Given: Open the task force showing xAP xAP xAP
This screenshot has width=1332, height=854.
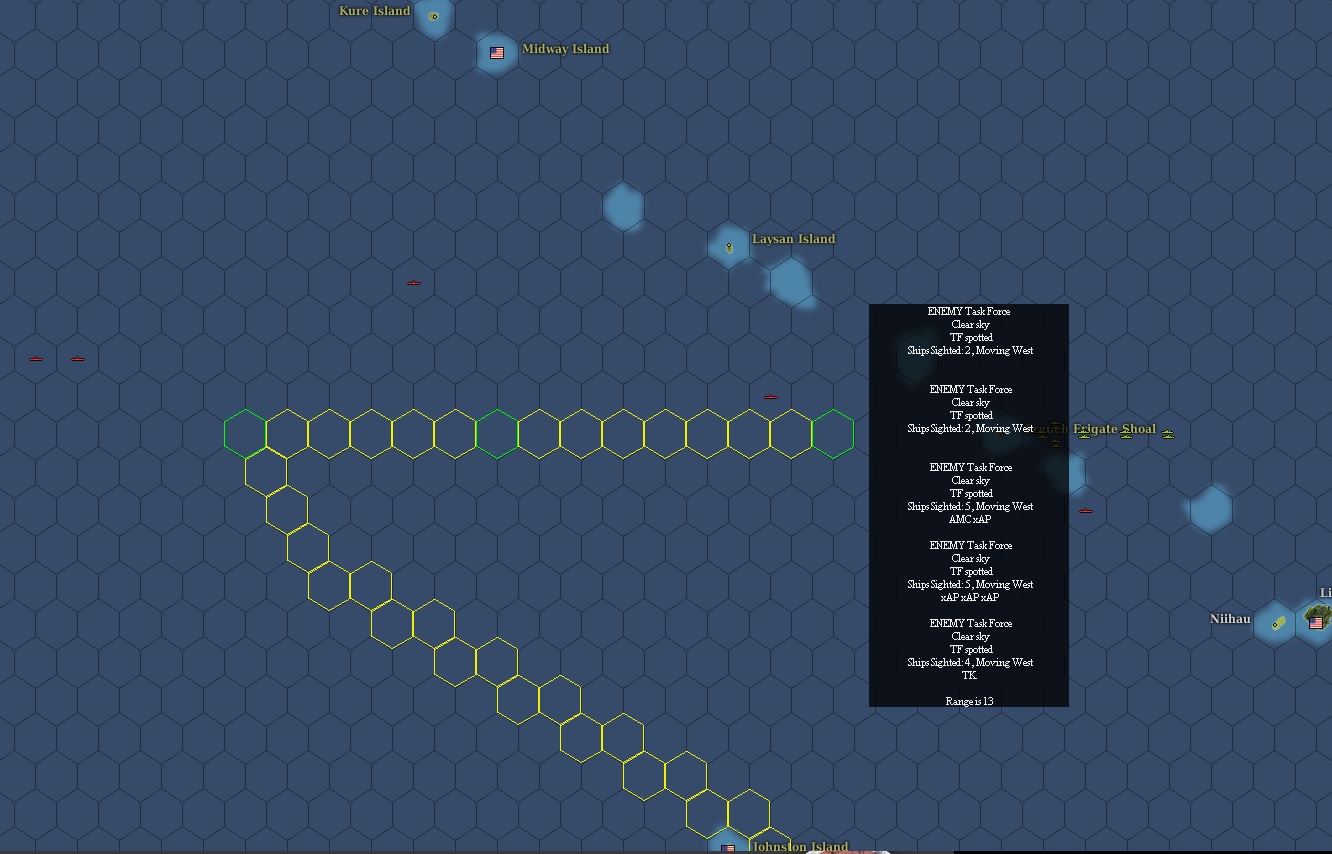Looking at the screenshot, I should click(968, 571).
